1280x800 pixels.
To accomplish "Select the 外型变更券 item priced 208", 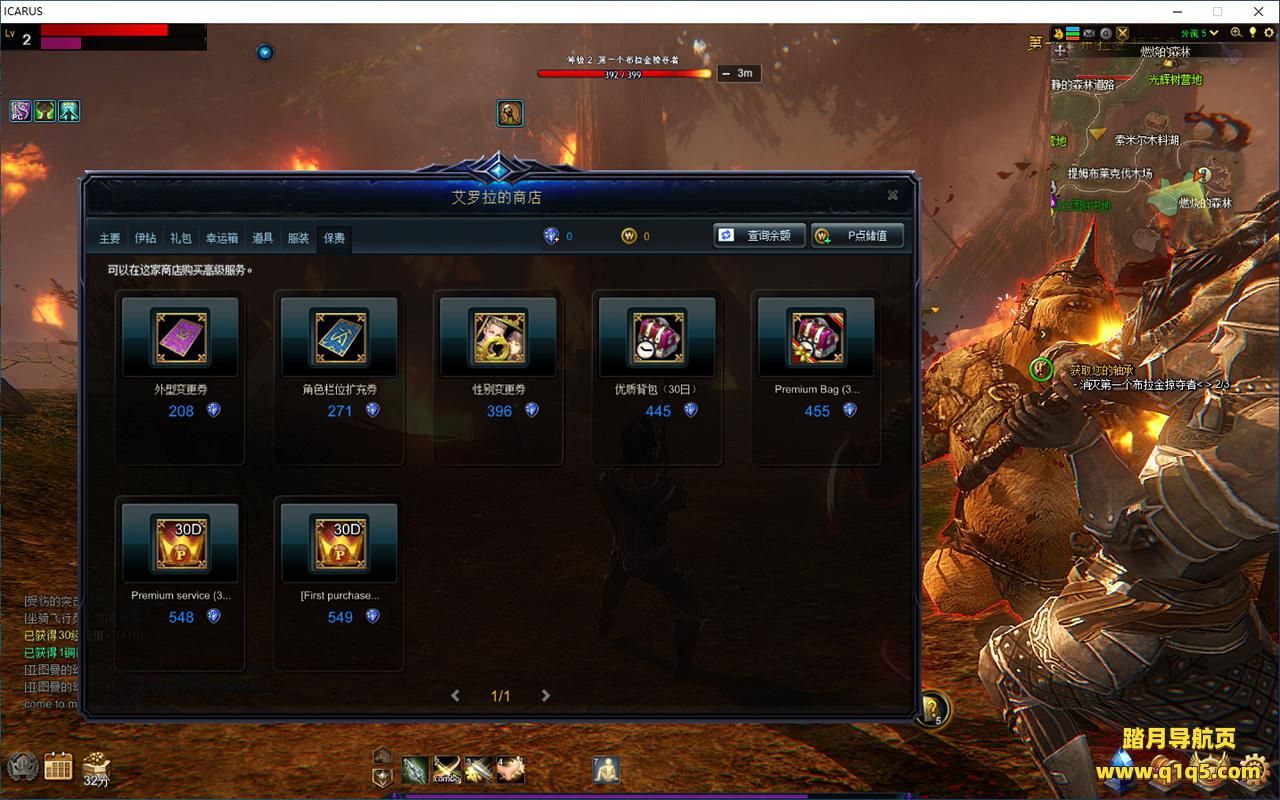I will pyautogui.click(x=180, y=336).
